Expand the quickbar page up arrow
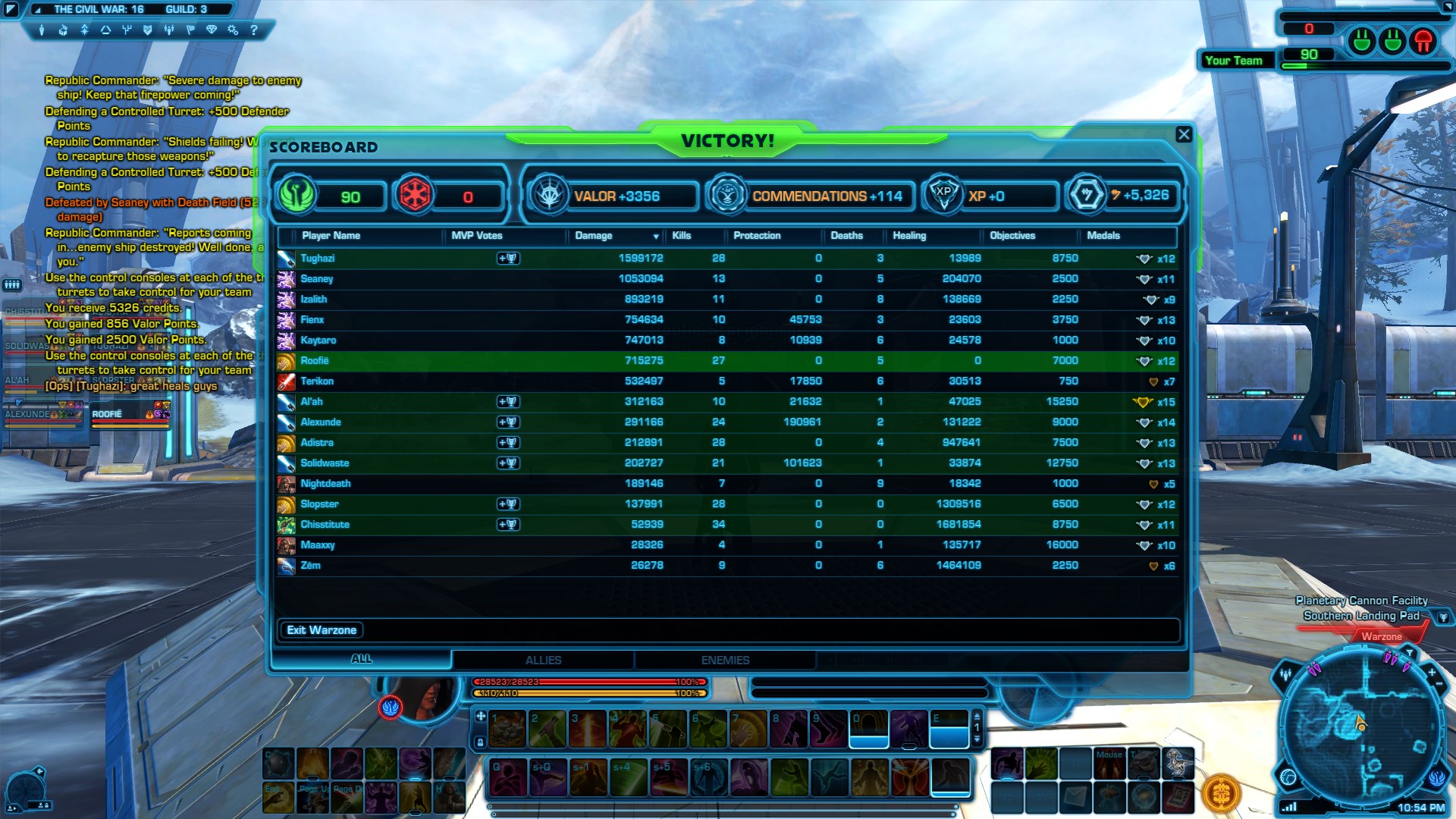 [x=977, y=717]
